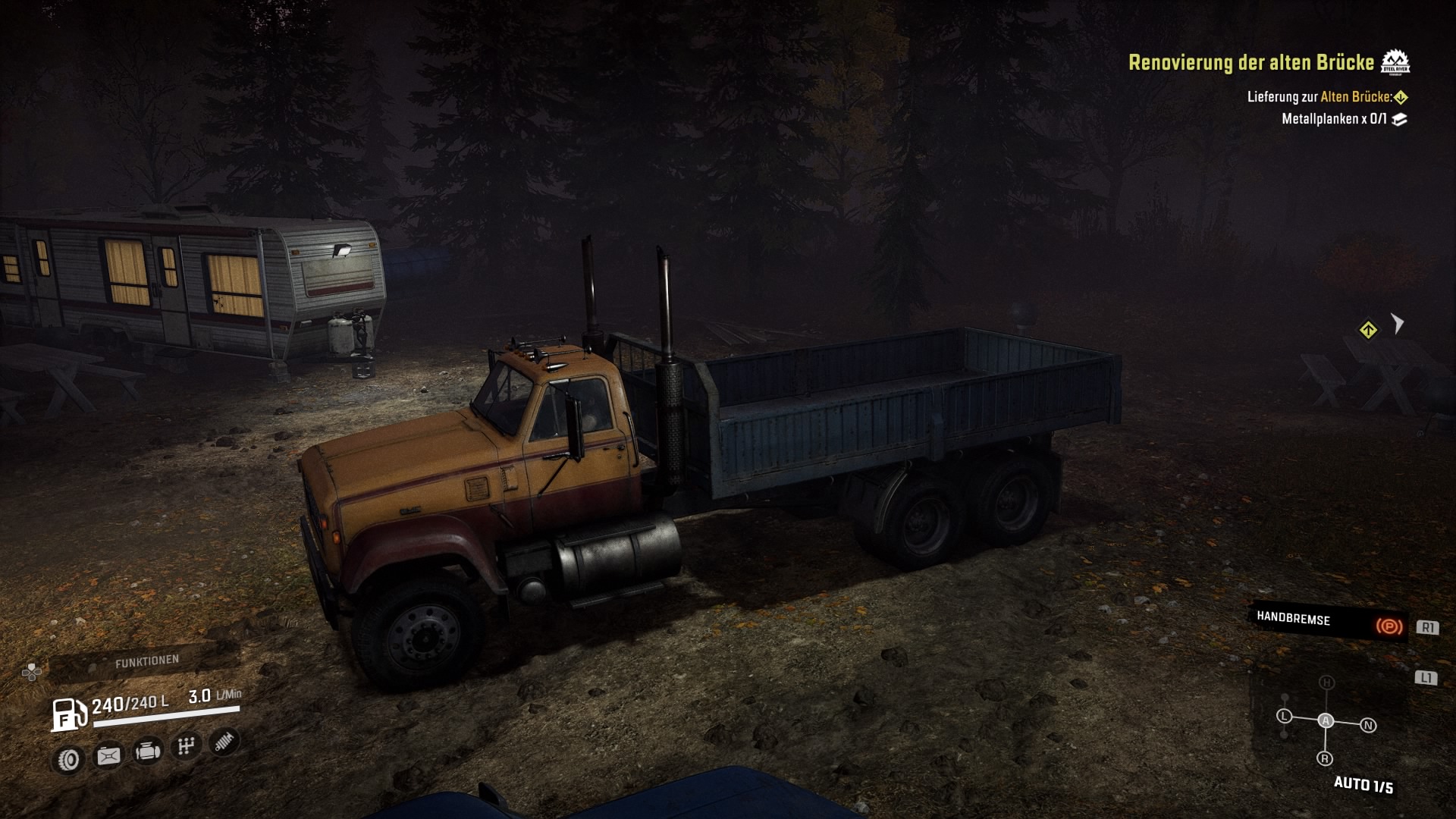Shift to High gear H
The width and height of the screenshot is (1456, 819).
coord(1326,682)
